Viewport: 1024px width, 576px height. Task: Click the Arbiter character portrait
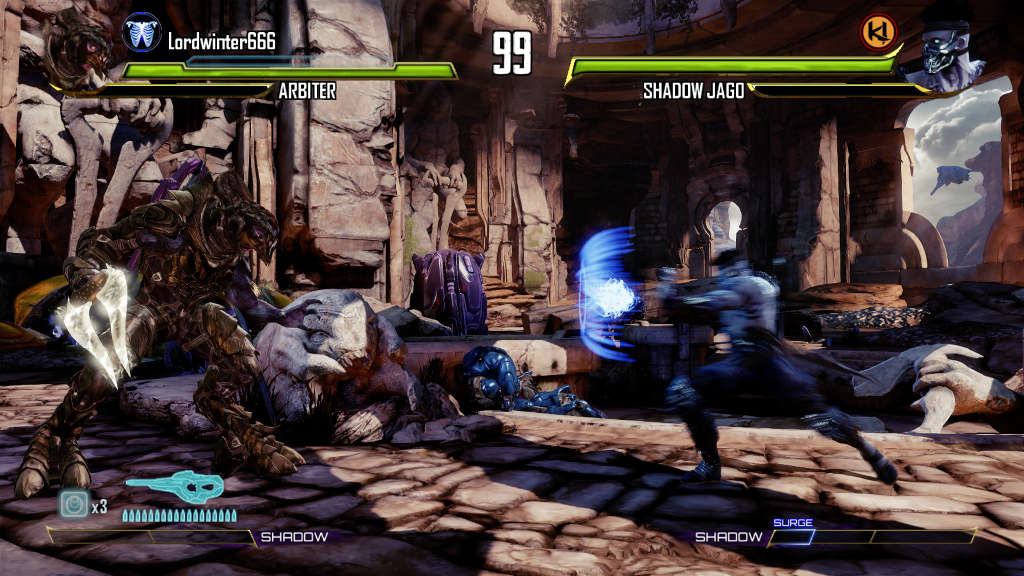click(78, 52)
